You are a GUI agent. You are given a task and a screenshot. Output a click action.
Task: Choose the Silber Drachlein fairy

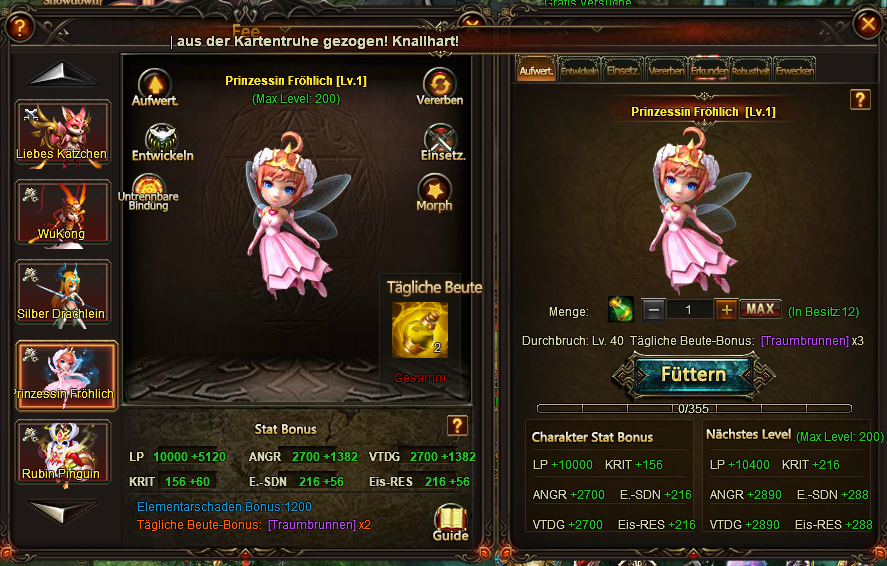[x=63, y=291]
